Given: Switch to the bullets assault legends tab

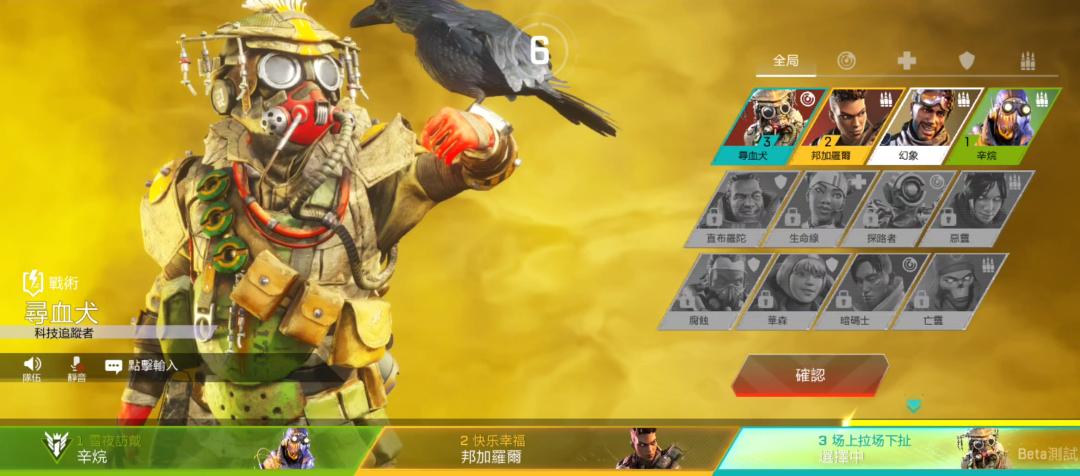Looking at the screenshot, I should tap(1027, 61).
